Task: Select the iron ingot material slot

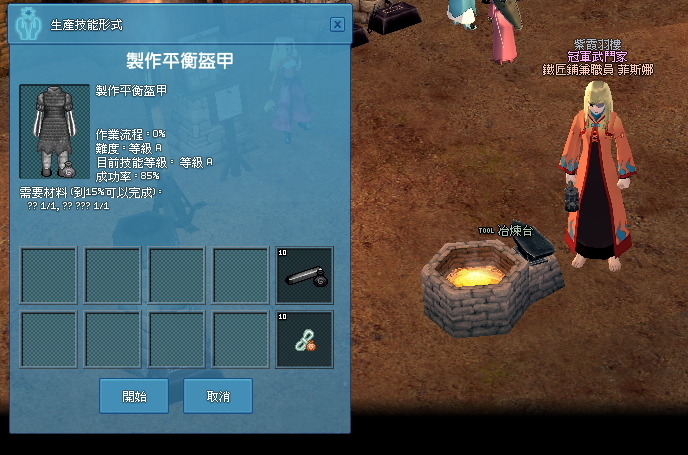Action: 305,275
